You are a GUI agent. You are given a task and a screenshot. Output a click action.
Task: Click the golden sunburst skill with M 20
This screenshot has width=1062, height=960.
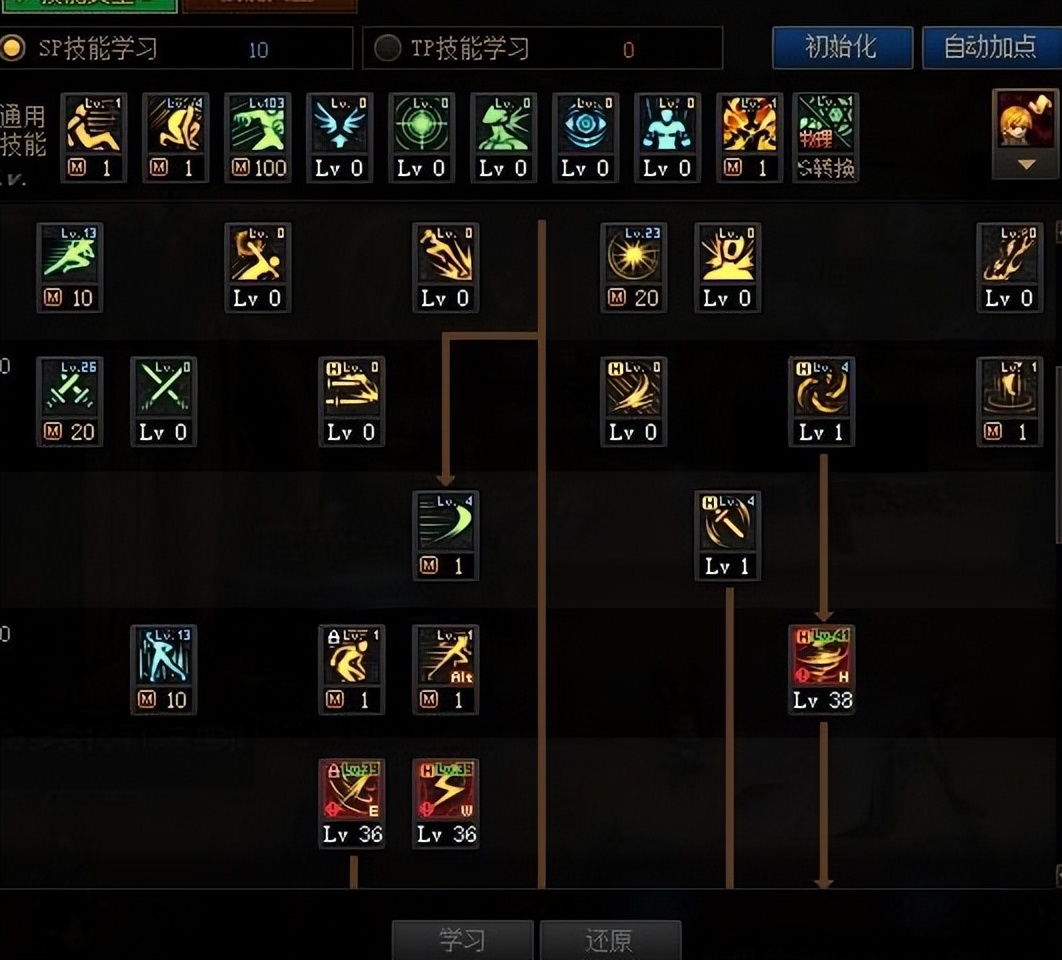[x=634, y=255]
